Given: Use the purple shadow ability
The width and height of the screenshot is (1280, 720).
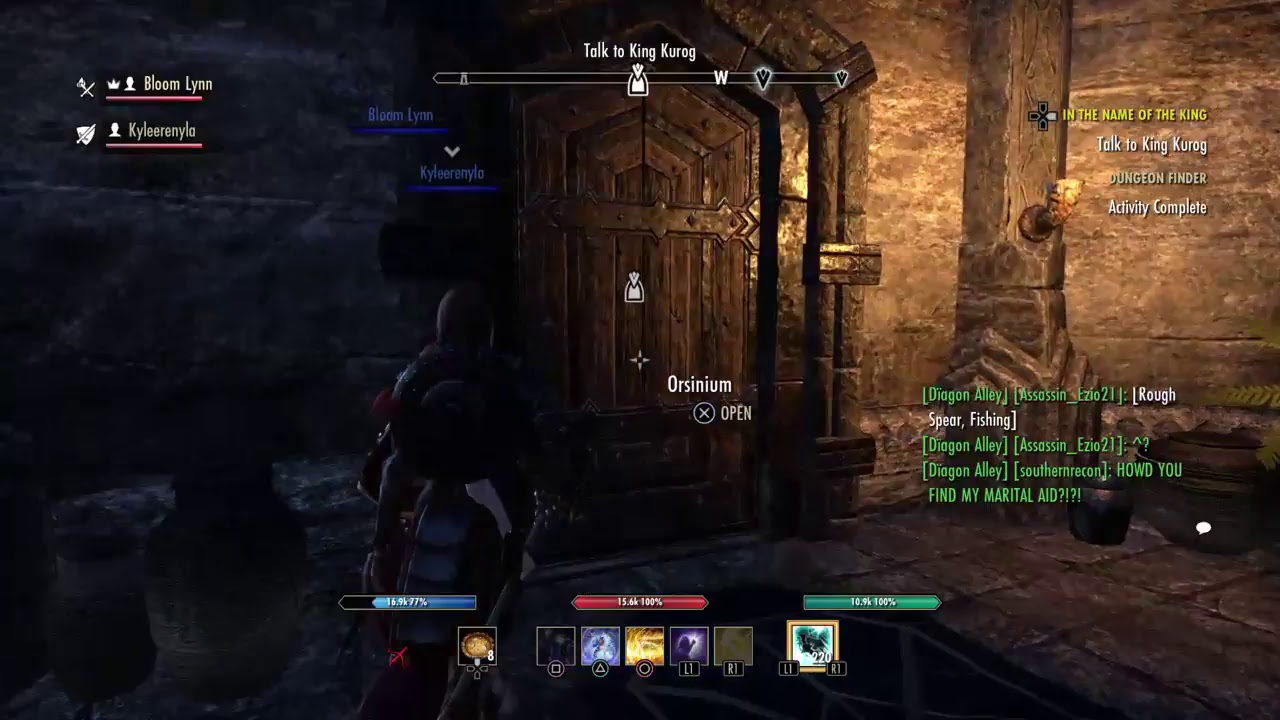Looking at the screenshot, I should point(689,646).
